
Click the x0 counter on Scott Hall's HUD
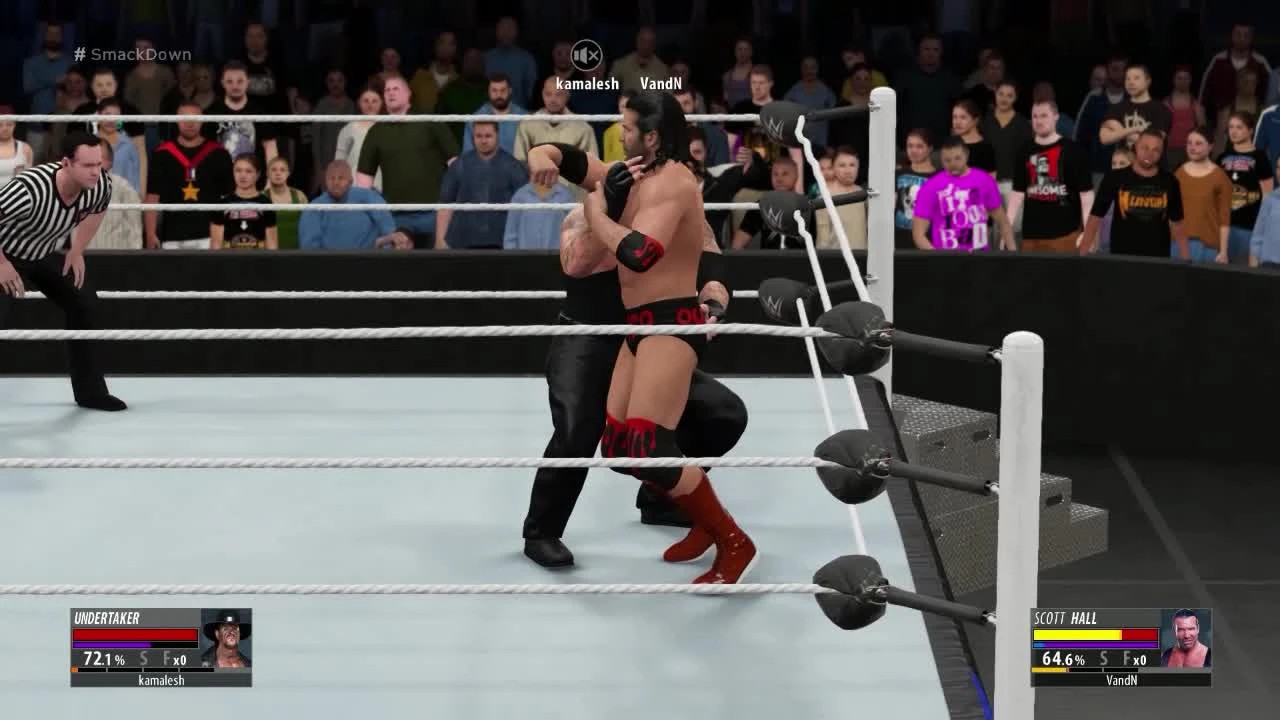(x=1139, y=659)
